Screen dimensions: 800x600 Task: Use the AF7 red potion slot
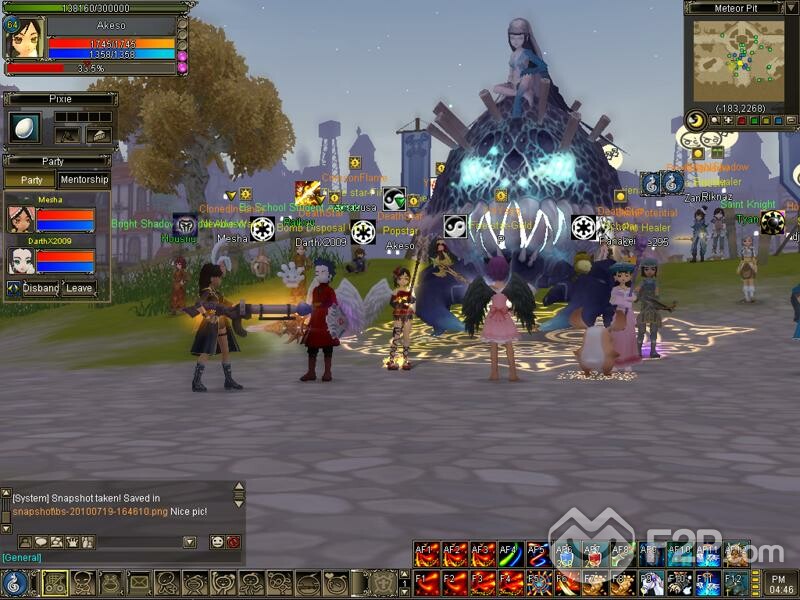[593, 554]
